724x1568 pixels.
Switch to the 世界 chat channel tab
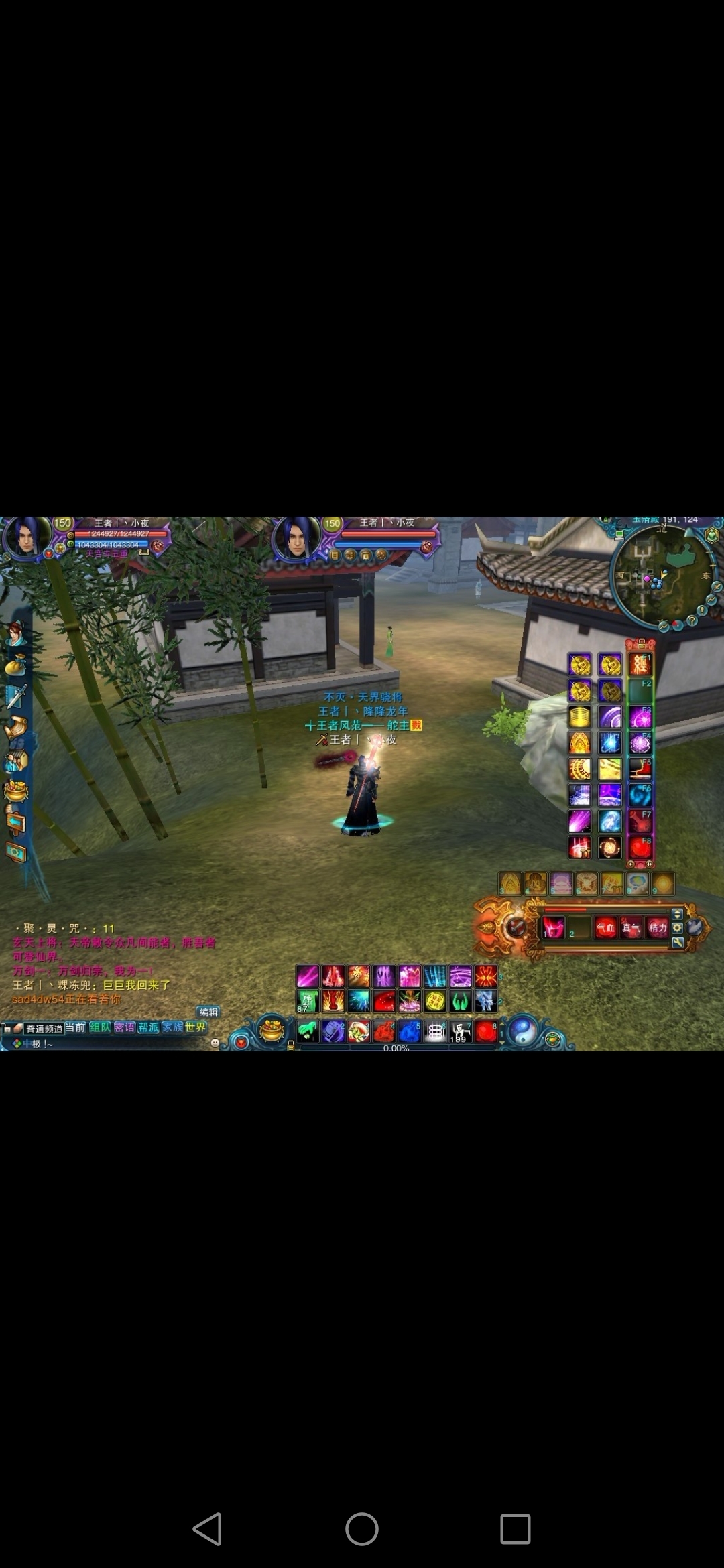(x=196, y=1027)
